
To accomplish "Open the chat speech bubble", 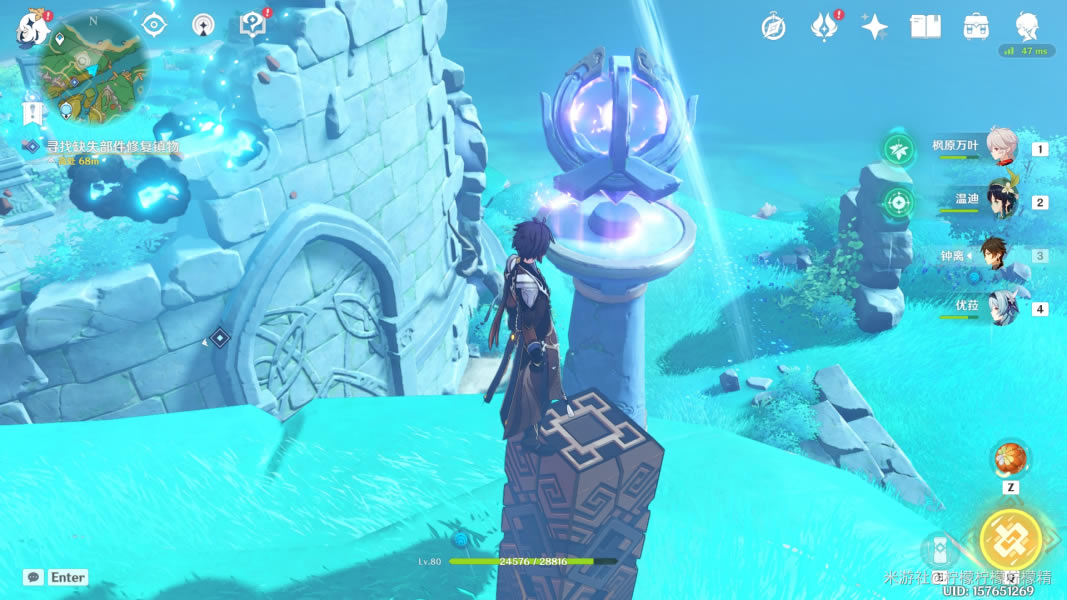I will pos(34,577).
